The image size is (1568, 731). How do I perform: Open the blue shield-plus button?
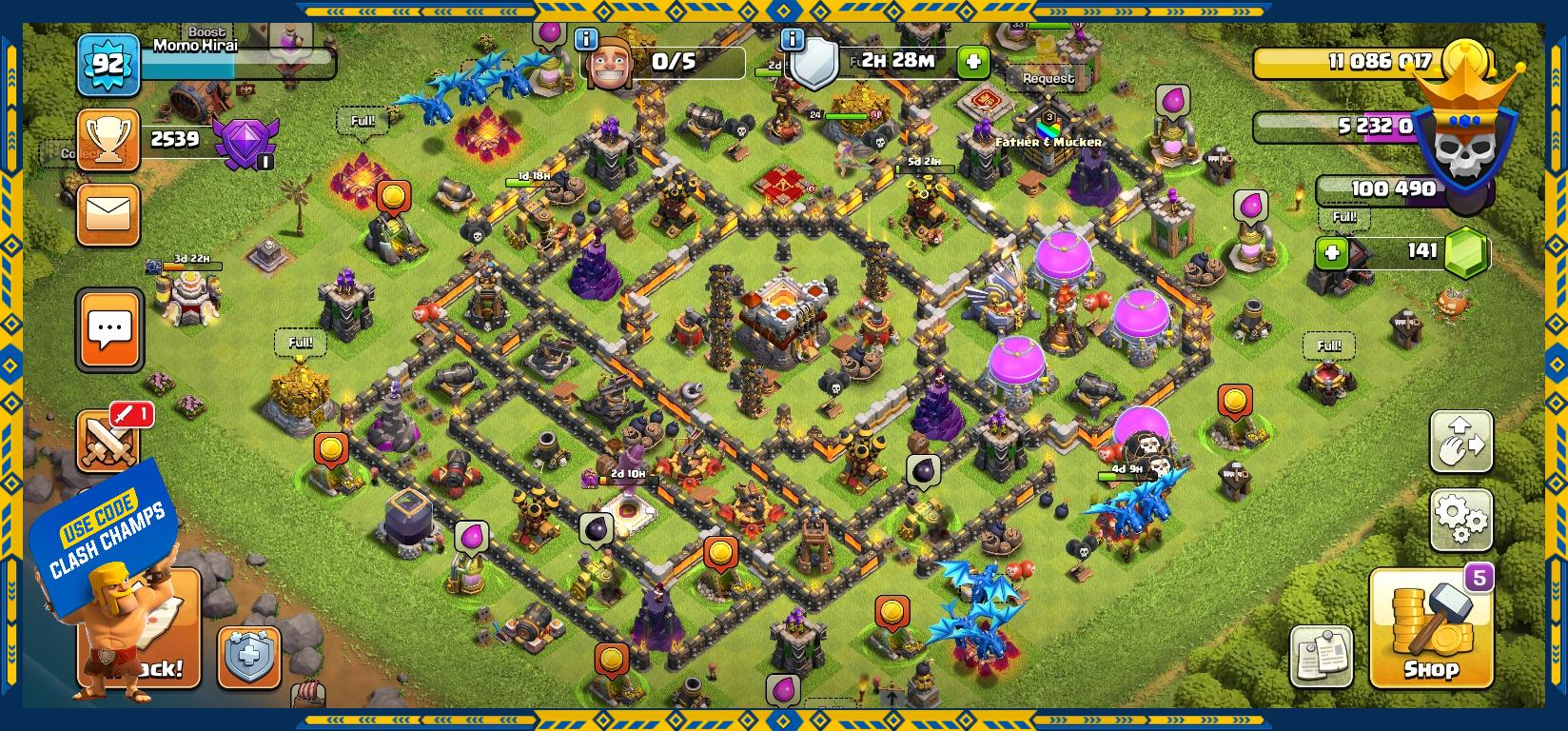click(x=249, y=657)
